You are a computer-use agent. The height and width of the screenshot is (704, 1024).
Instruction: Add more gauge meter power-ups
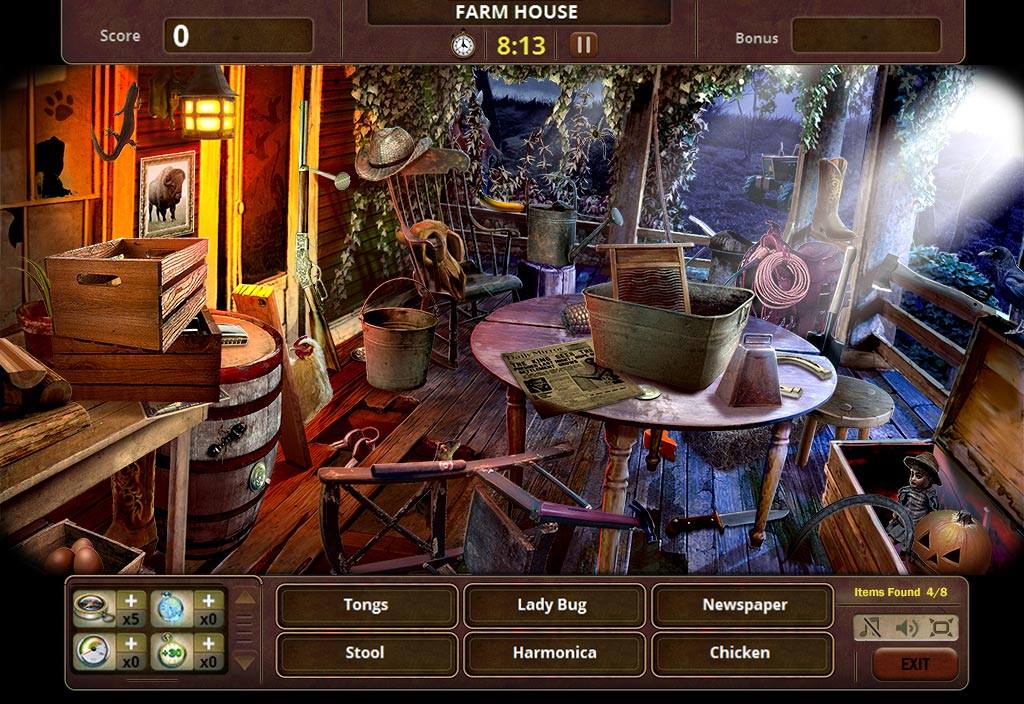[x=131, y=644]
